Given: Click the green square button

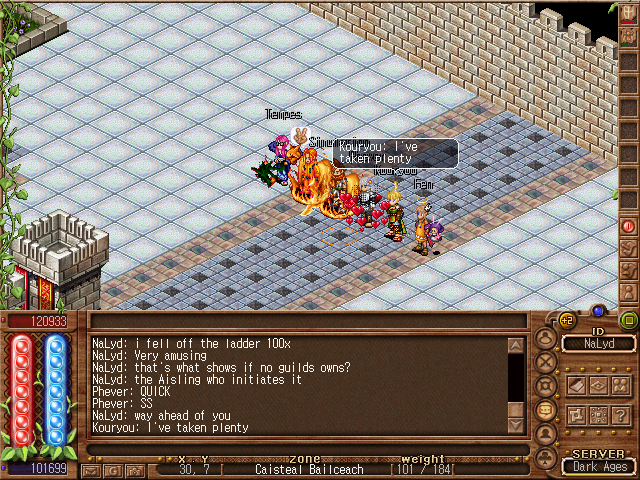Looking at the screenshot, I should click(x=629, y=321).
